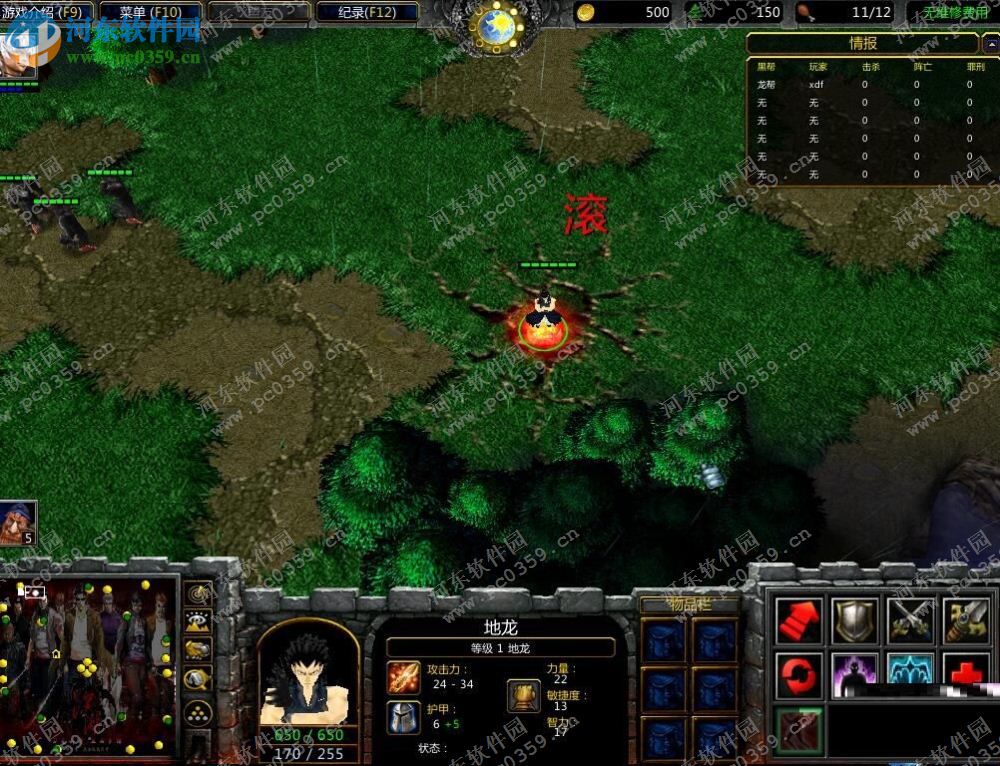
Task: Activate the cyan claw ability
Action: (911, 670)
